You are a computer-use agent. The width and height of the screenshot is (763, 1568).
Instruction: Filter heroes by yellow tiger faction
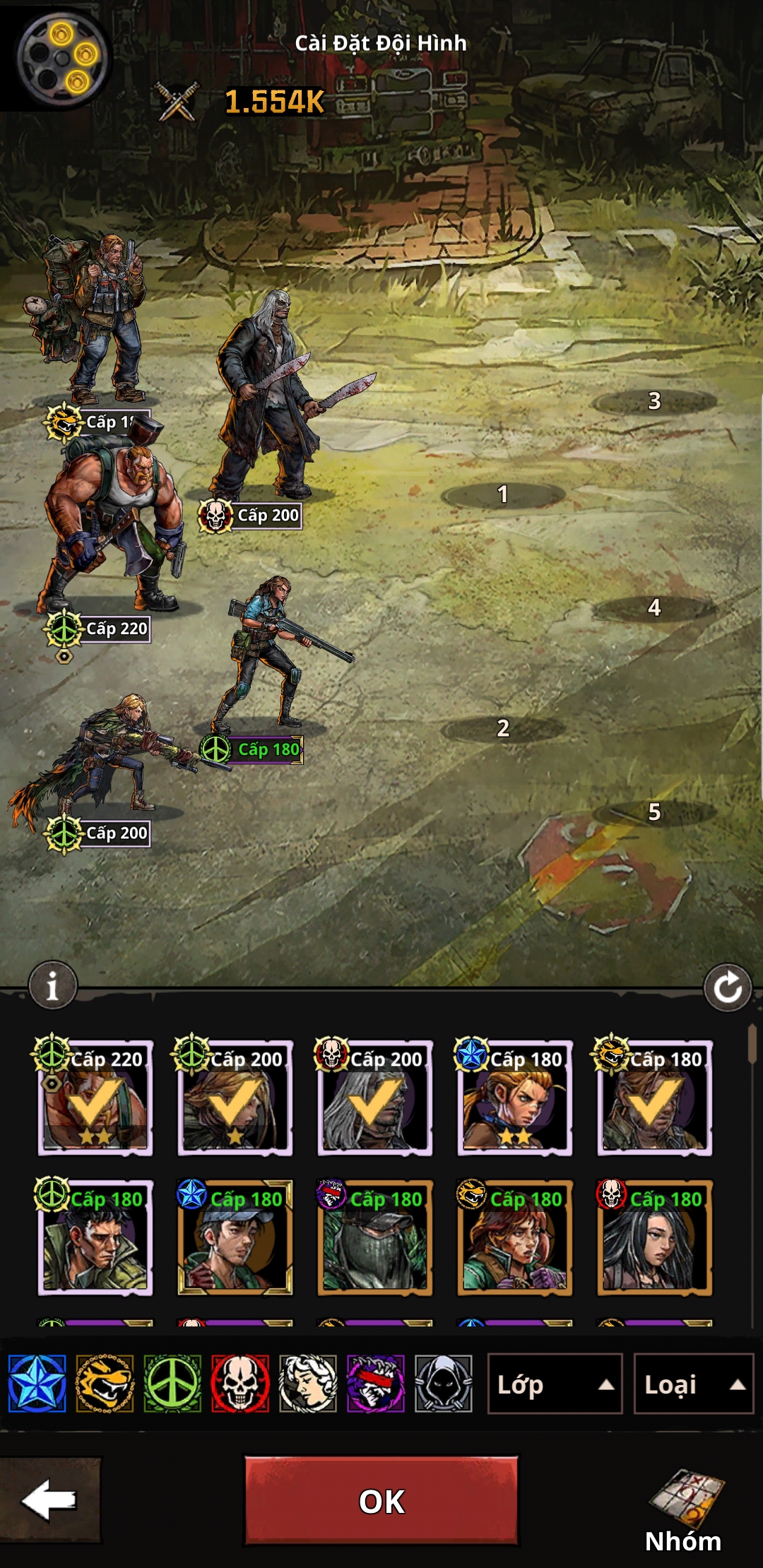pyautogui.click(x=105, y=1384)
